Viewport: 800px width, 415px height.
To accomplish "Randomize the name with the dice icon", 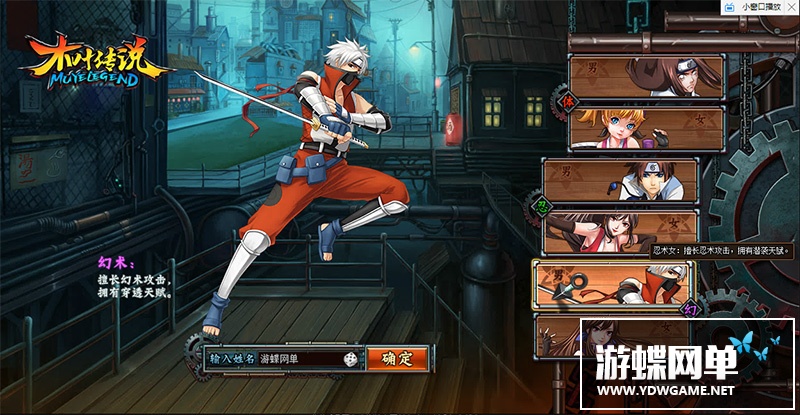I will (351, 358).
